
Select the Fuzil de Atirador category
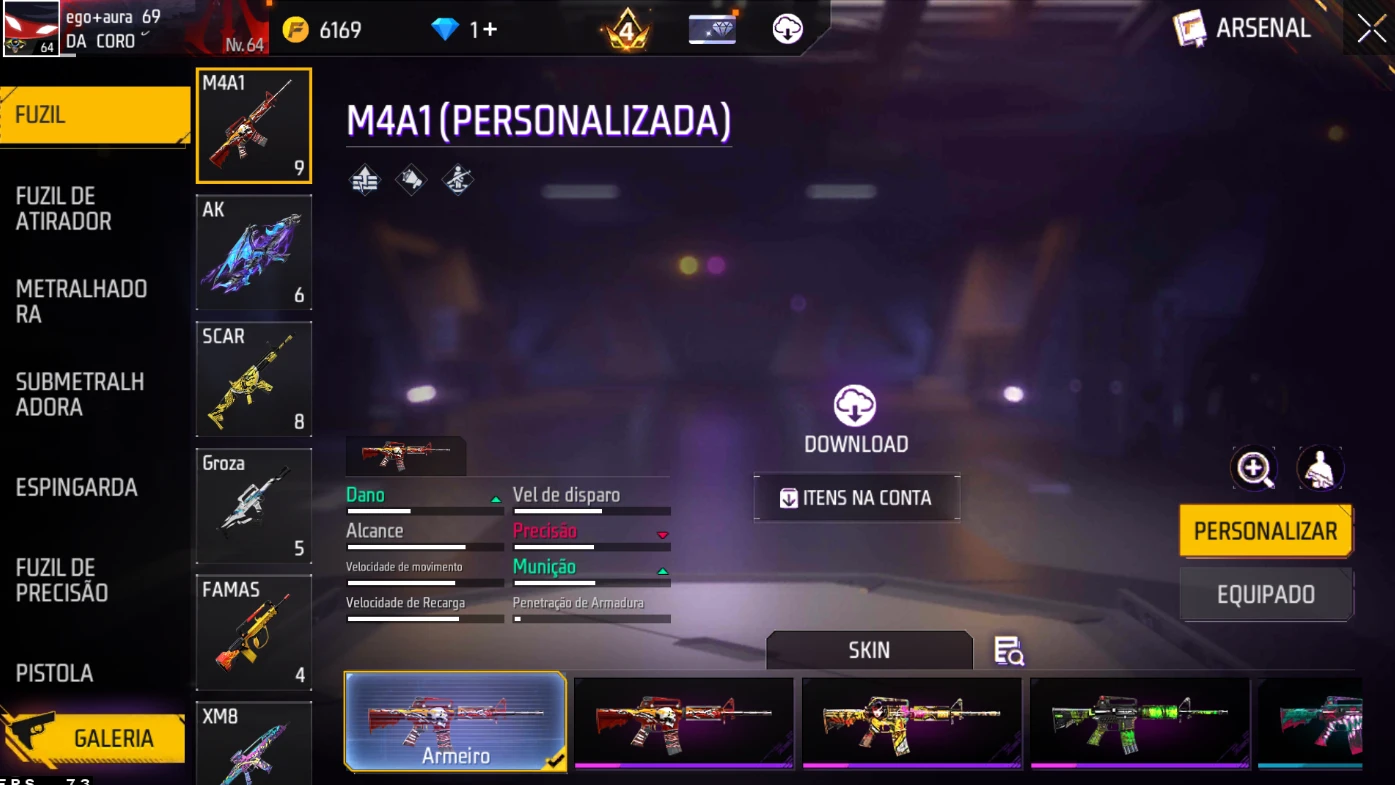tap(64, 209)
